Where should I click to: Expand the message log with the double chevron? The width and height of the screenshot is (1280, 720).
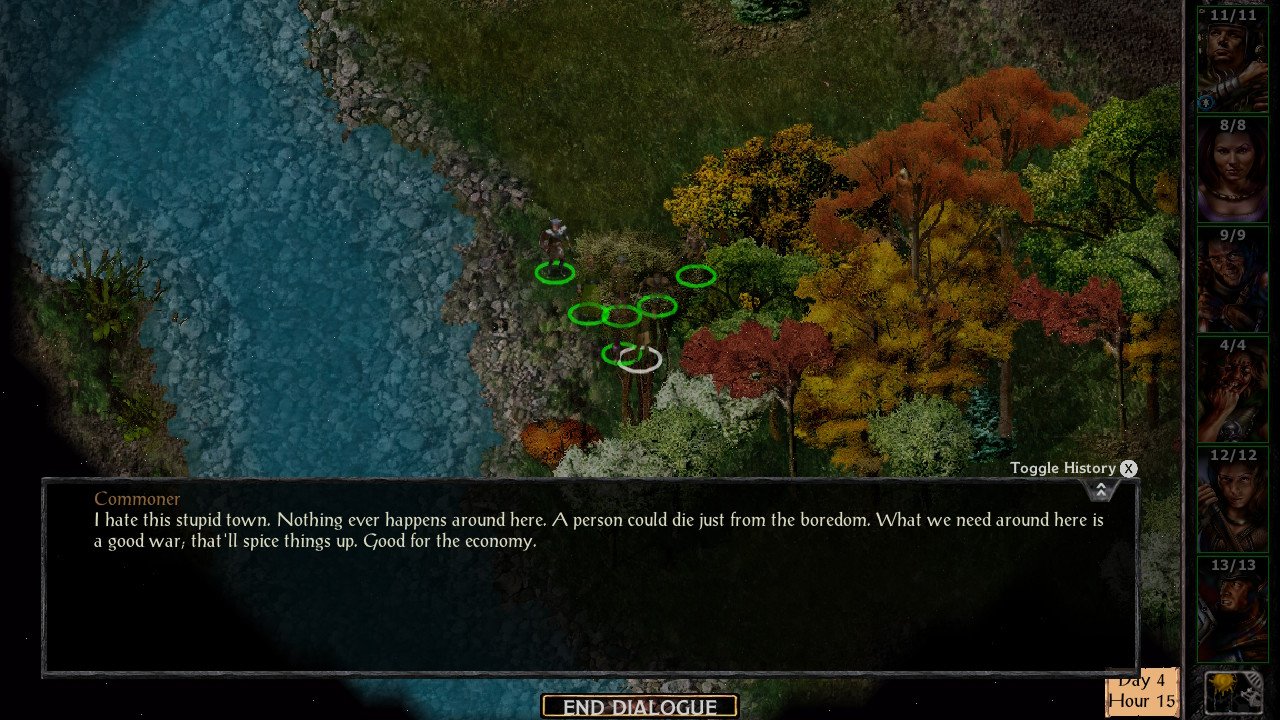pos(1100,489)
